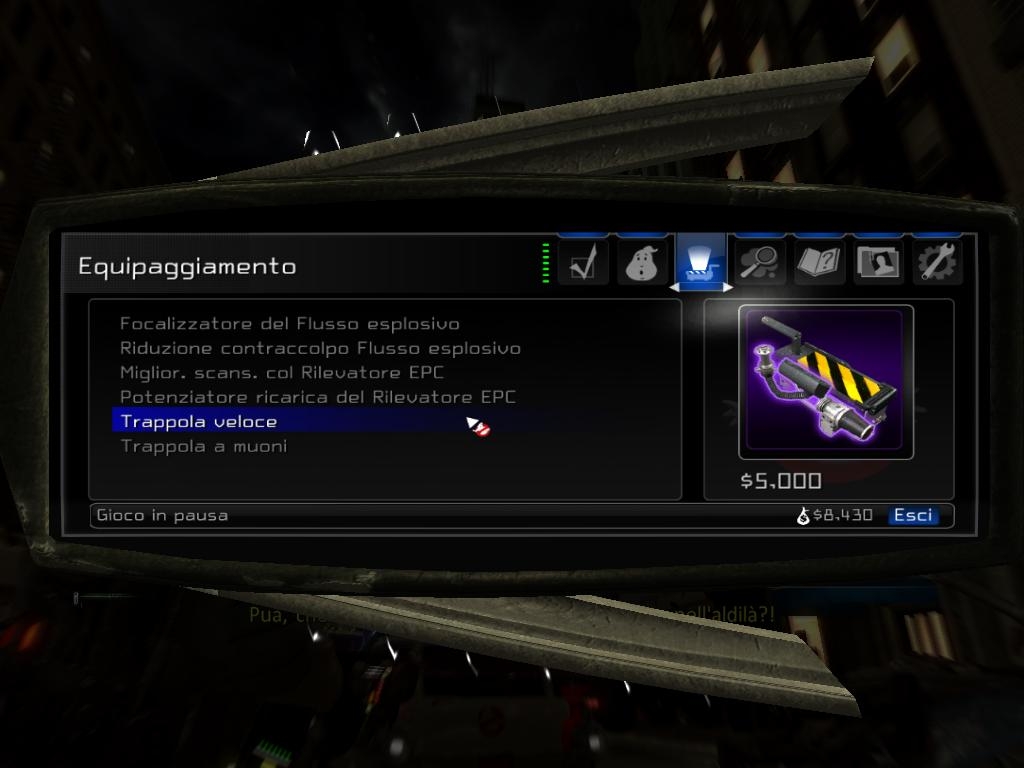This screenshot has width=1024, height=768.
Task: Switch to the ghost face tab
Action: pos(642,264)
